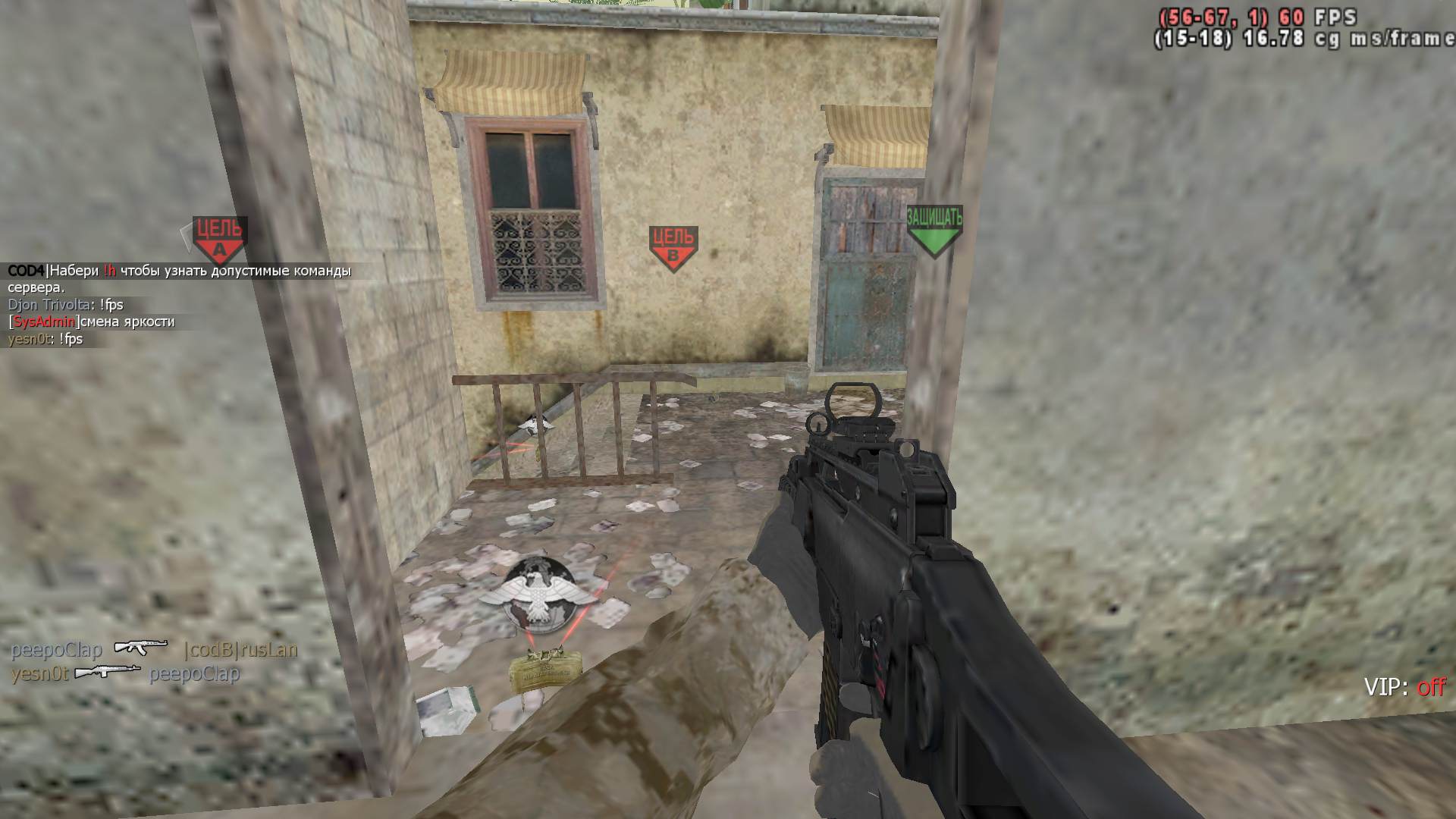
Task: Select the Djon Trivolta chat line
Action: (x=65, y=305)
